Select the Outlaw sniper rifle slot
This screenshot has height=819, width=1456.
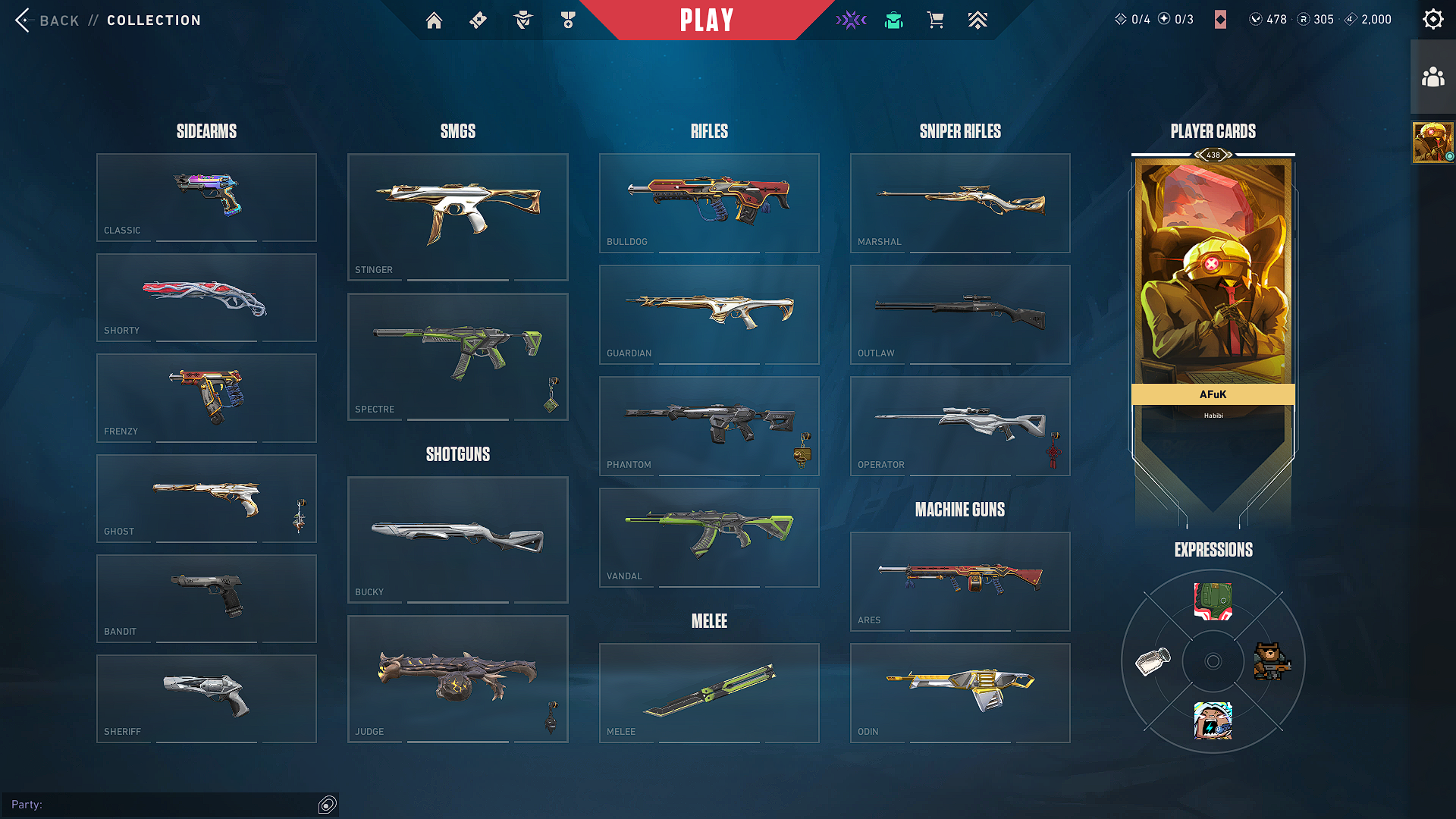coord(960,314)
